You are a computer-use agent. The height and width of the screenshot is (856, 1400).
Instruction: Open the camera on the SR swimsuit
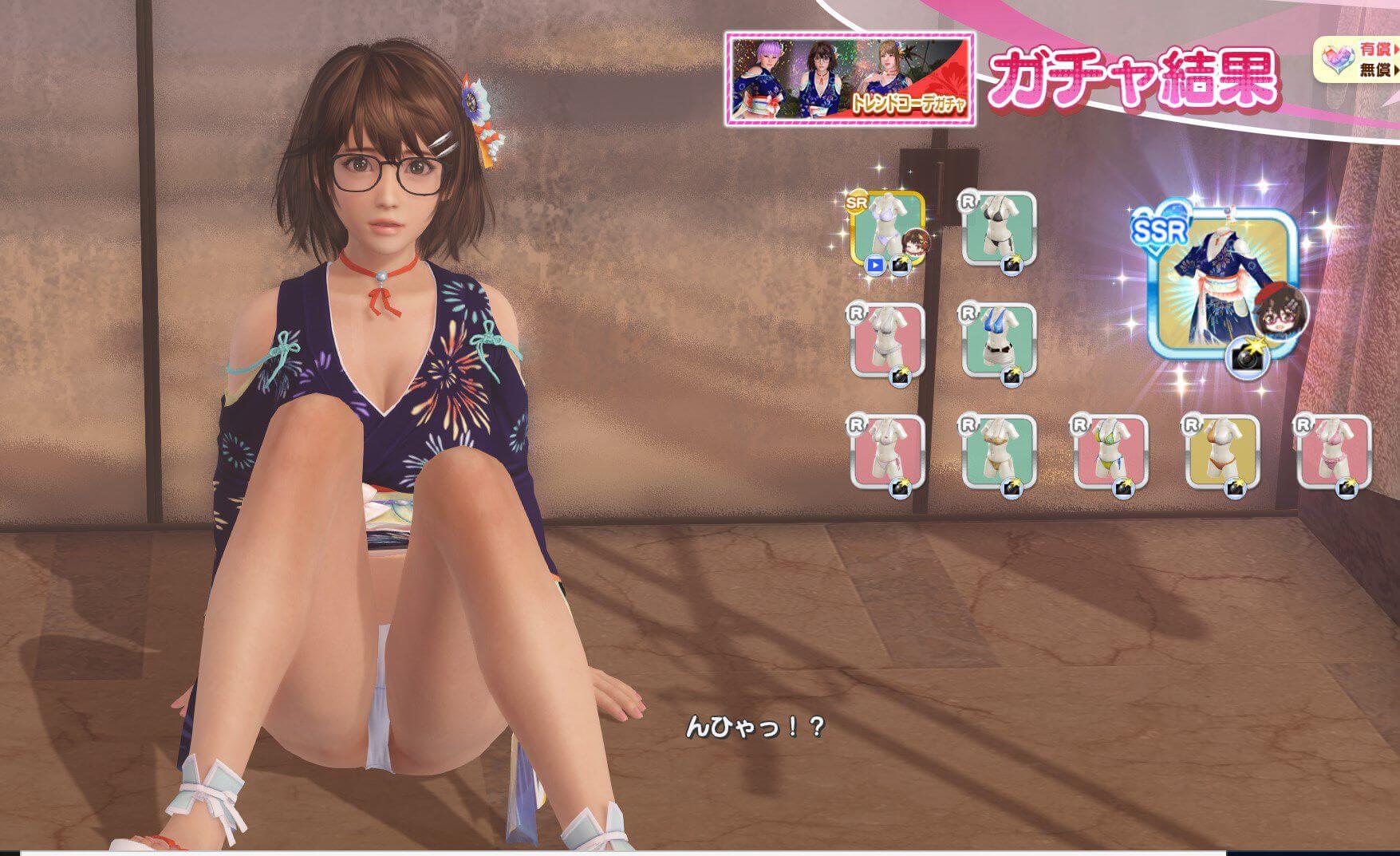click(900, 266)
